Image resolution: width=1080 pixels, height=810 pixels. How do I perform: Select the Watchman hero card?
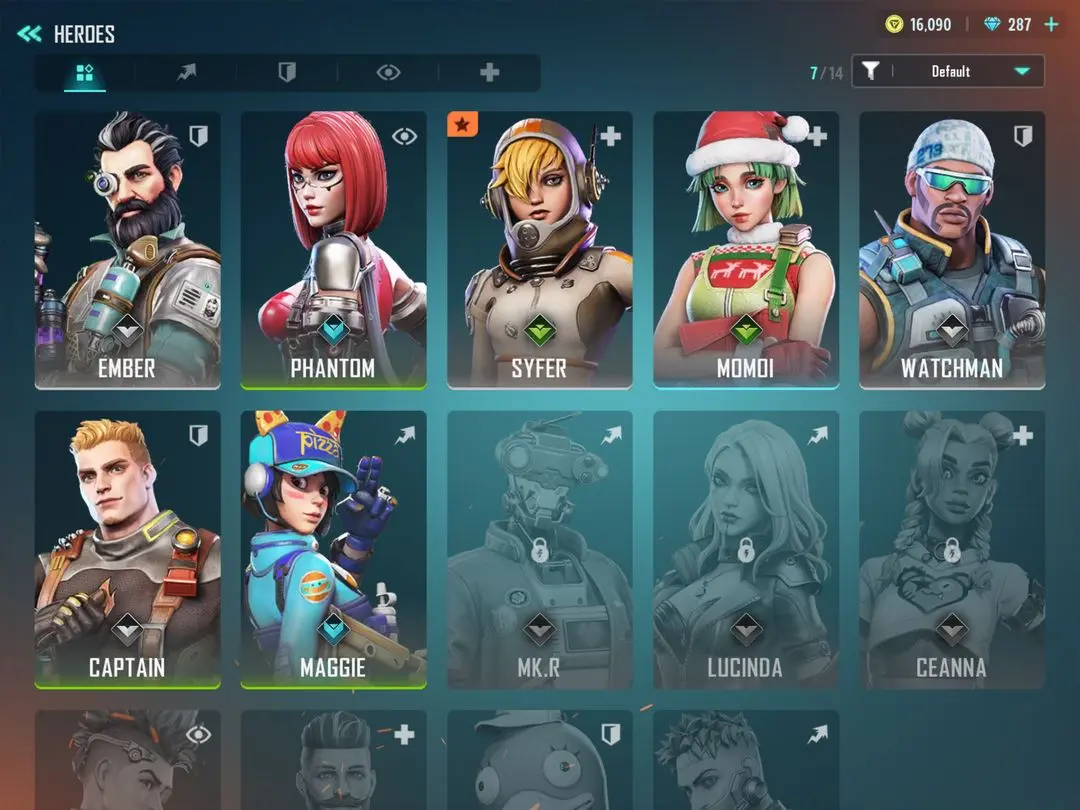(x=952, y=249)
